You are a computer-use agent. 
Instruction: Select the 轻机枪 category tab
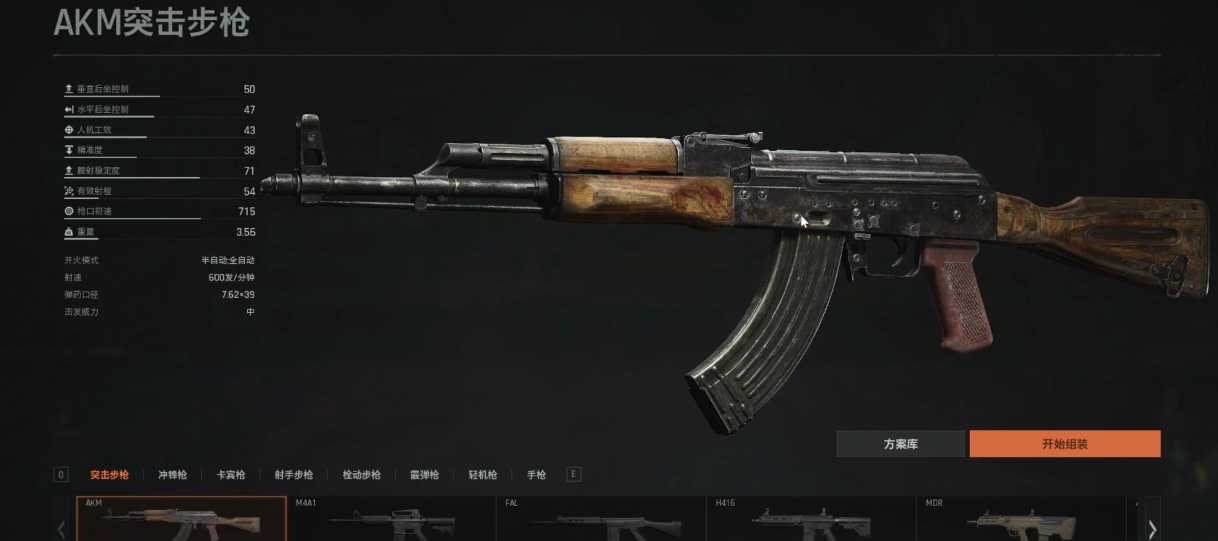click(x=483, y=475)
